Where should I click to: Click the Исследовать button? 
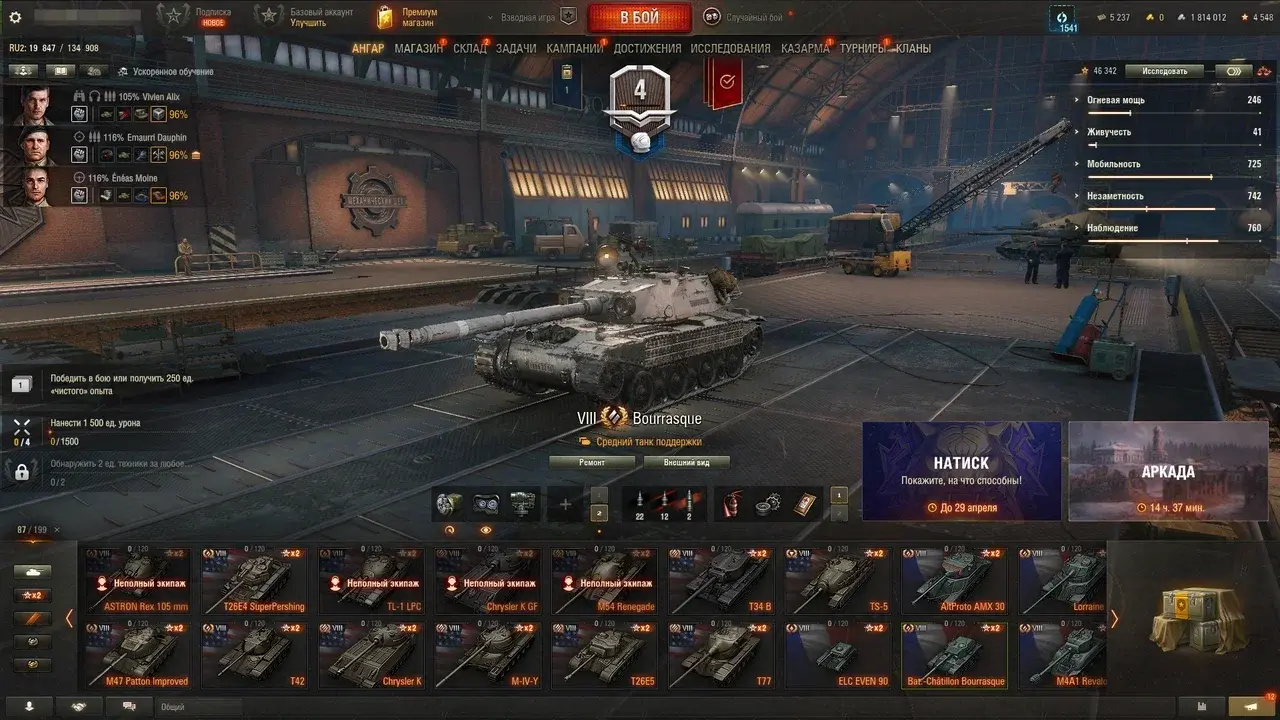pyautogui.click(x=1165, y=71)
